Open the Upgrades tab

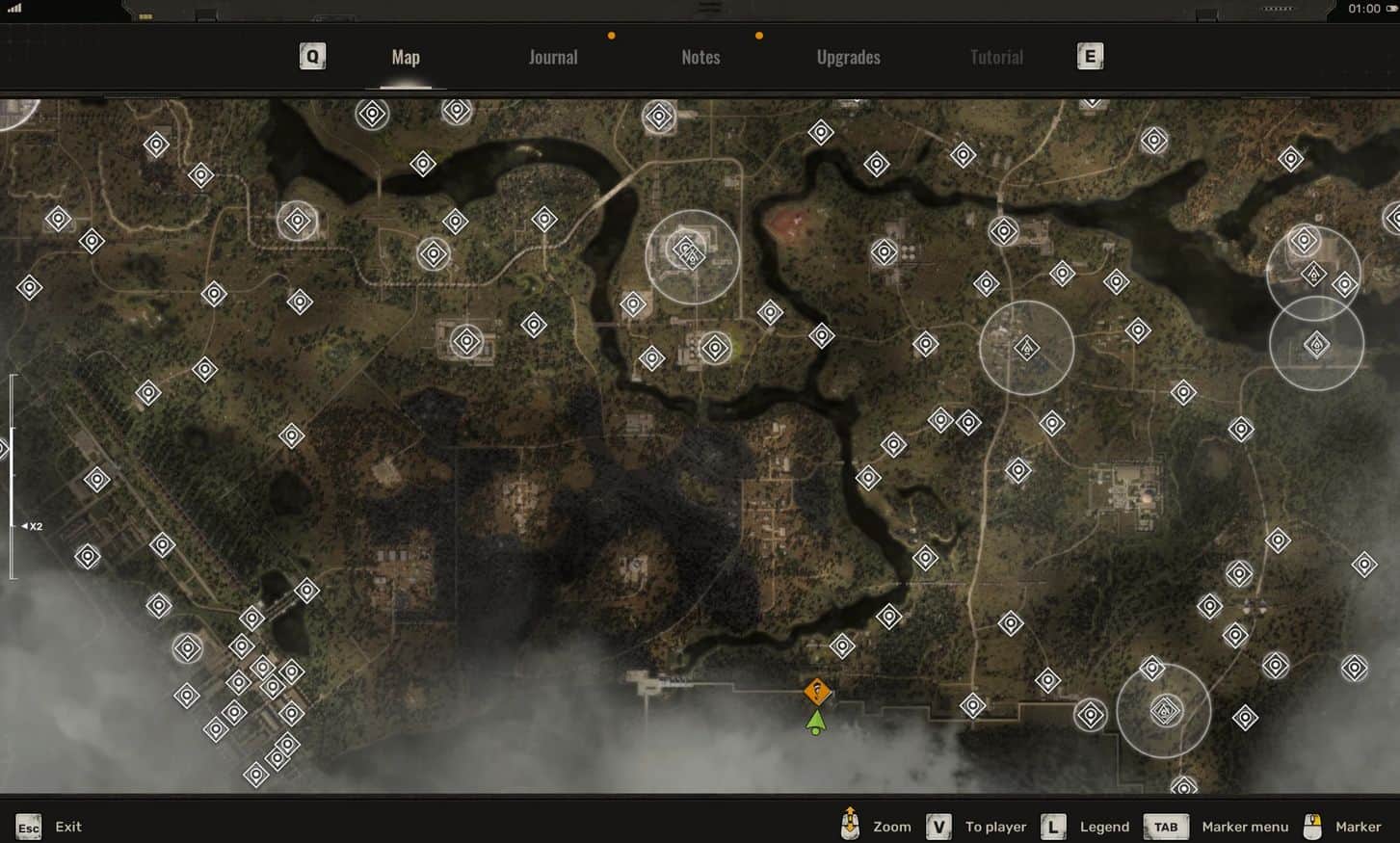[x=848, y=56]
